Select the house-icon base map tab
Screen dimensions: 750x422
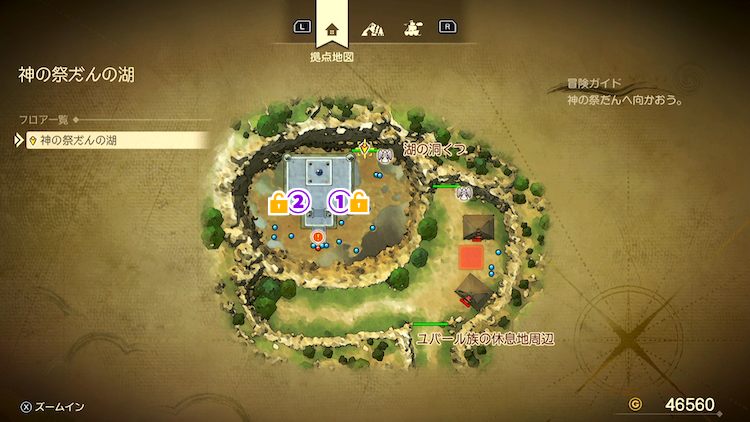click(x=332, y=29)
